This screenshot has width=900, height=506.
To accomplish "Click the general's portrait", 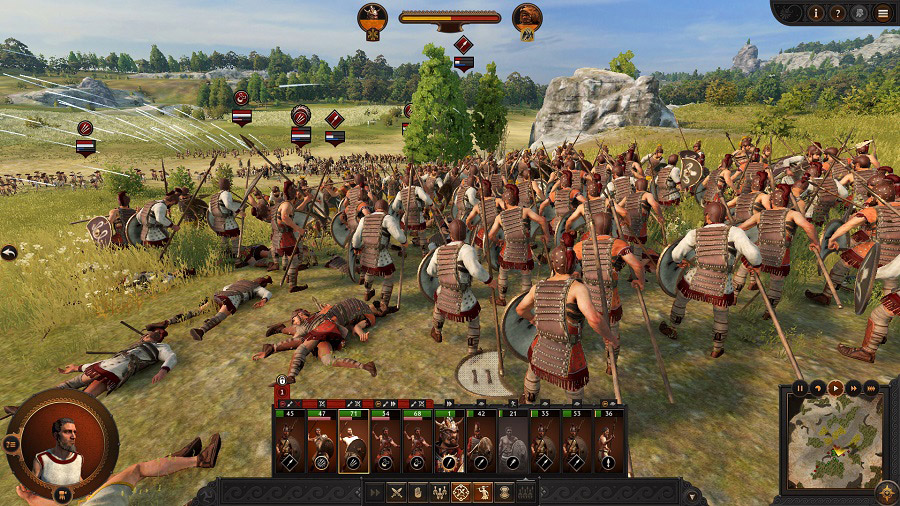I will coord(62,445).
